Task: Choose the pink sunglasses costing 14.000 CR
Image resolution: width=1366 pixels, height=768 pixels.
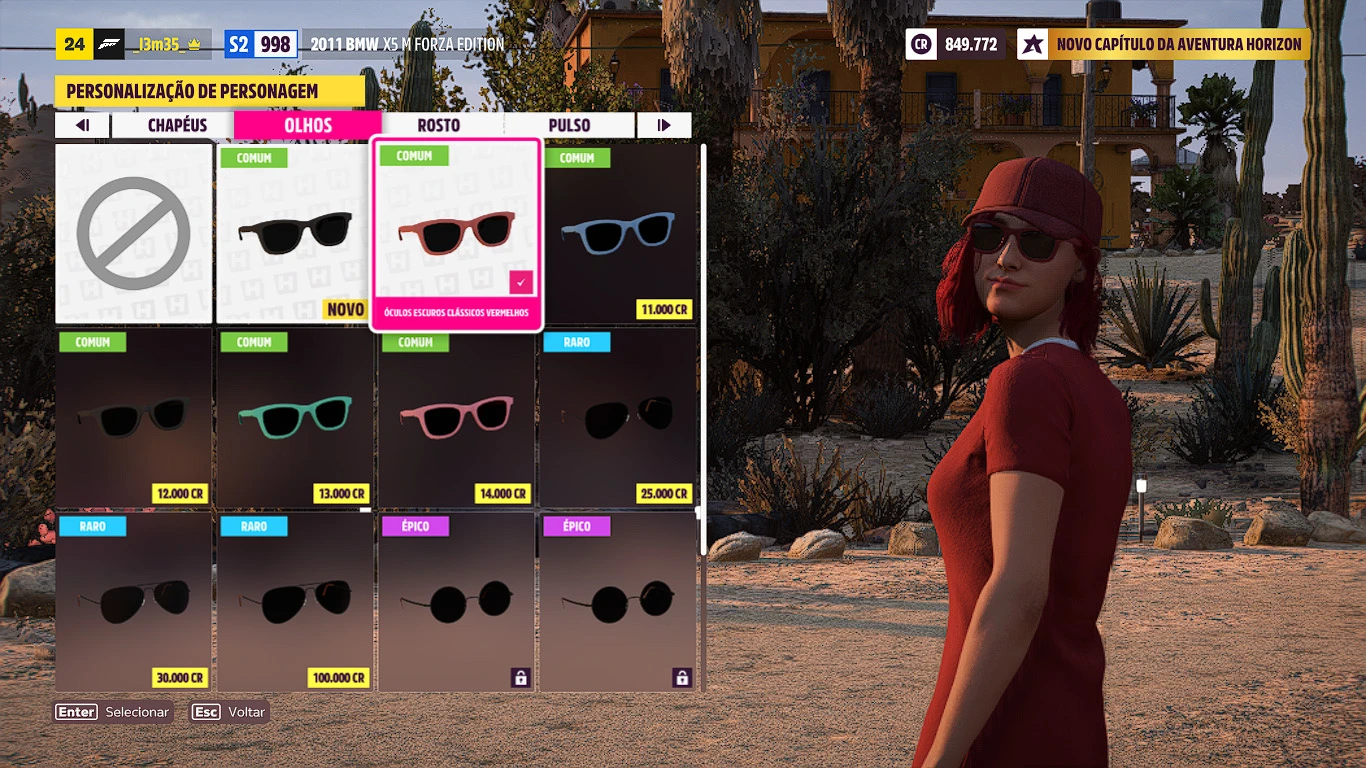Action: pos(456,418)
